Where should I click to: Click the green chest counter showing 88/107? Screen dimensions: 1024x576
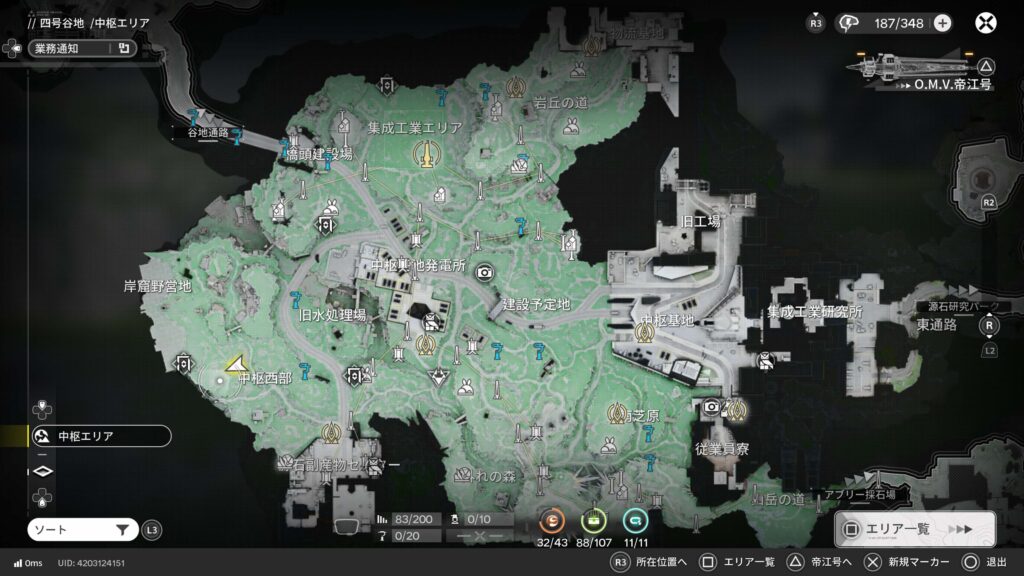(x=594, y=521)
